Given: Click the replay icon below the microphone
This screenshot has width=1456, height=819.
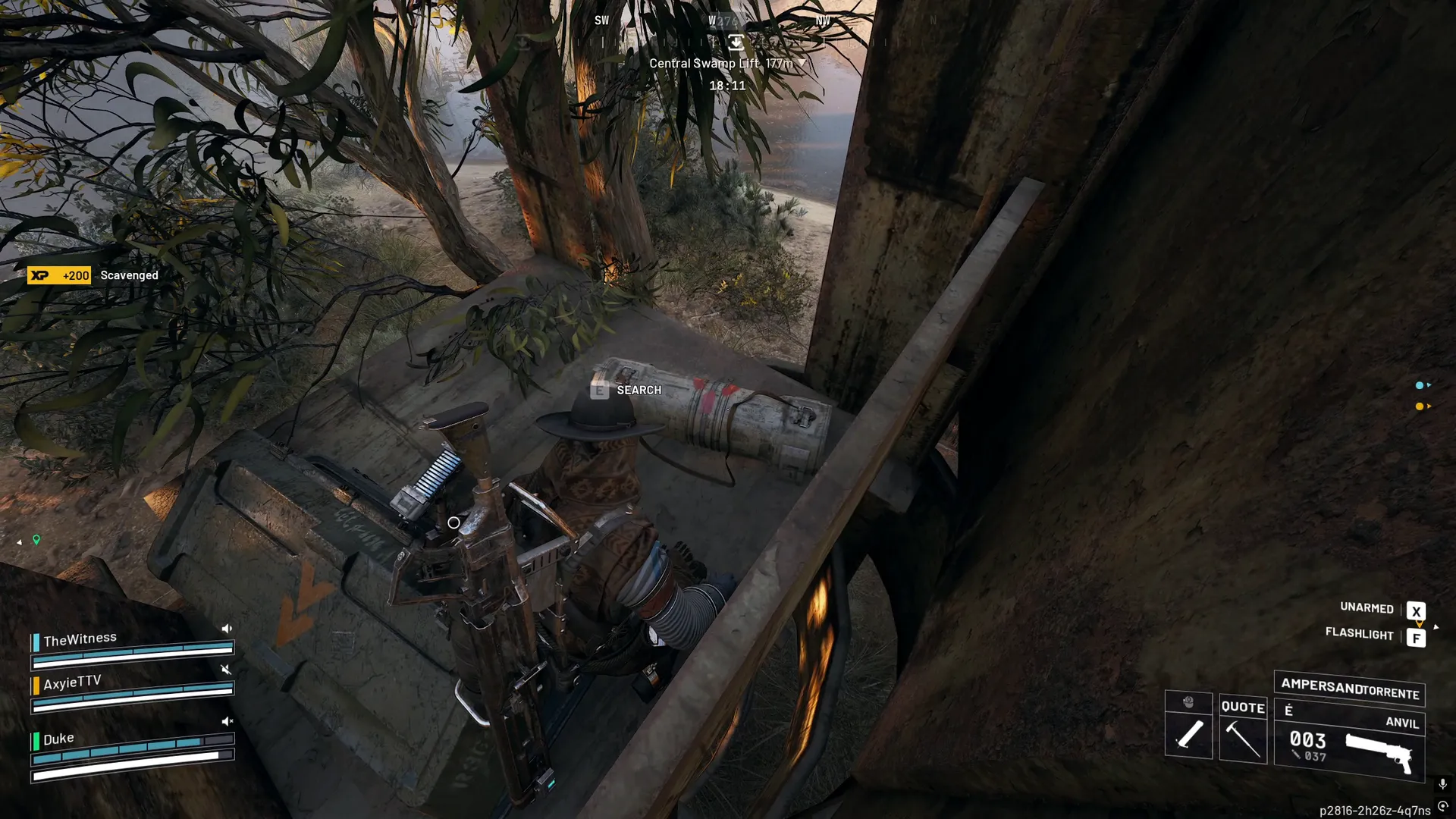Looking at the screenshot, I should 1442,807.
